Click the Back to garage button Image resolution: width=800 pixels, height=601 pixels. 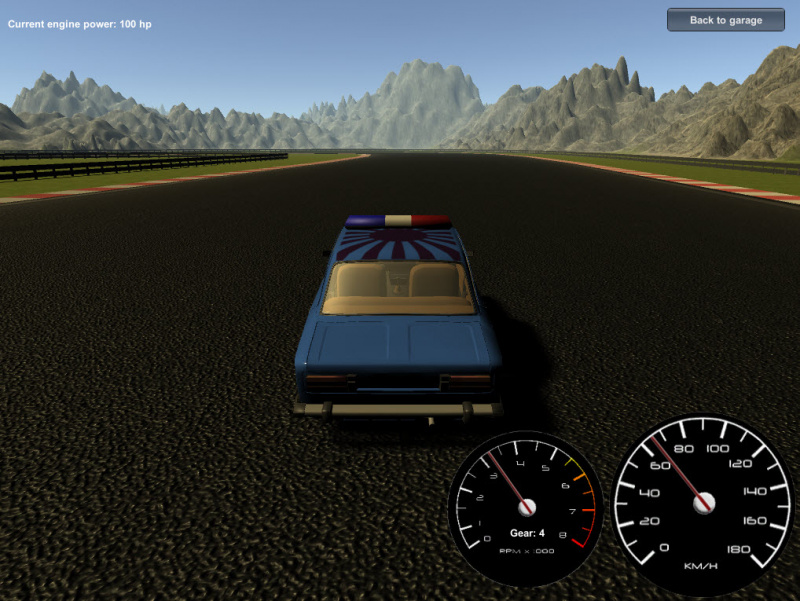(x=725, y=20)
